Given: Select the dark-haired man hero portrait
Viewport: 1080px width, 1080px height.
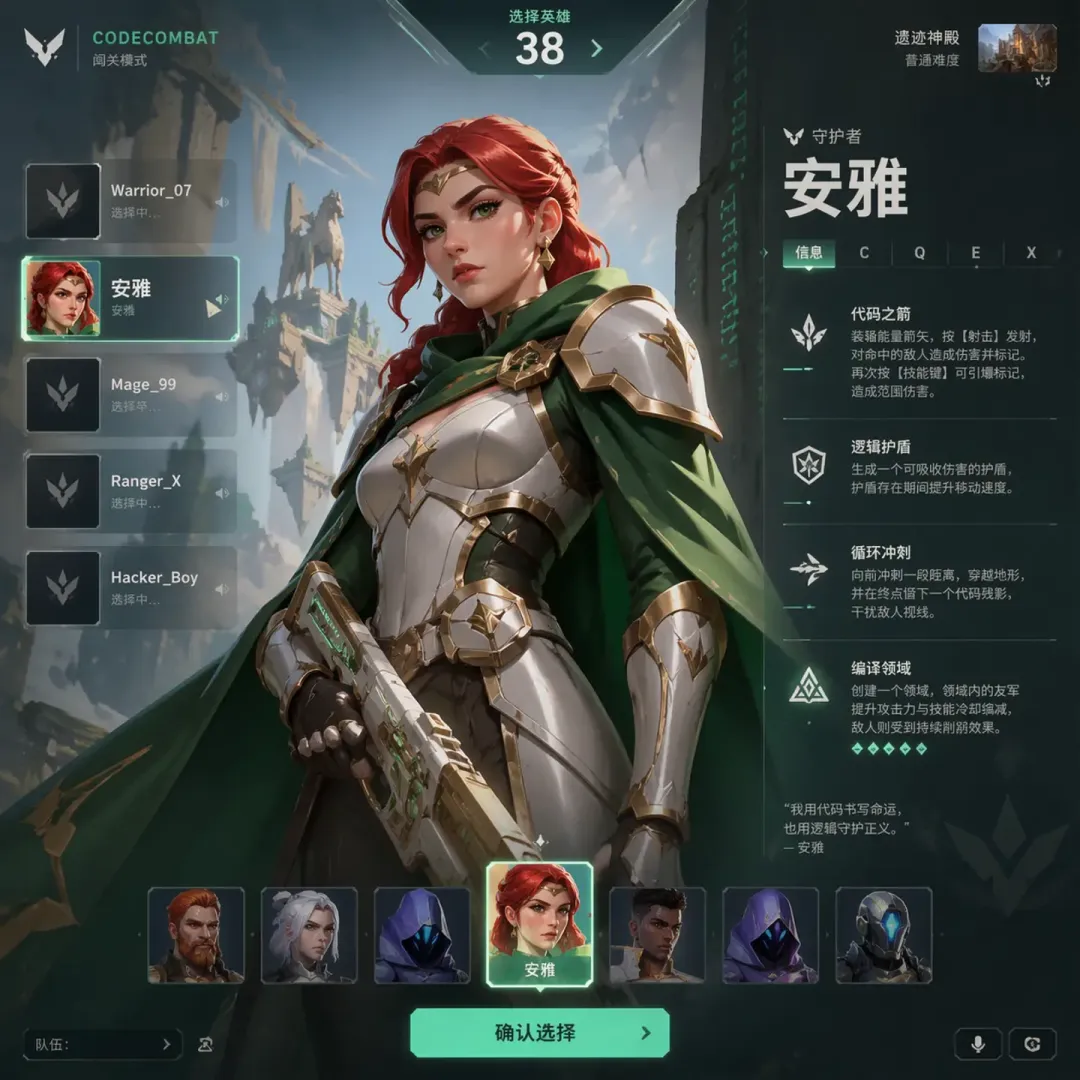Looking at the screenshot, I should click(x=657, y=935).
